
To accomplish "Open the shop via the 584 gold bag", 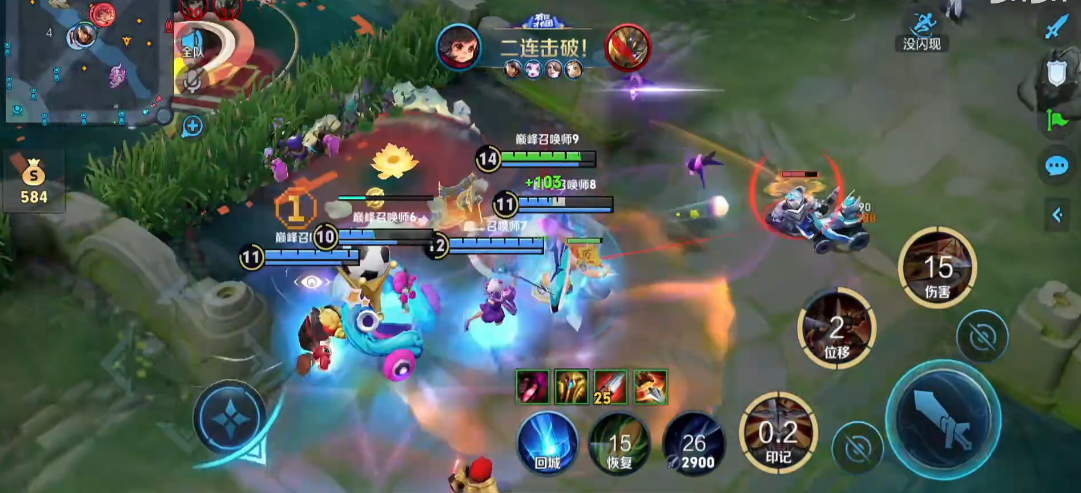I will 34,181.
